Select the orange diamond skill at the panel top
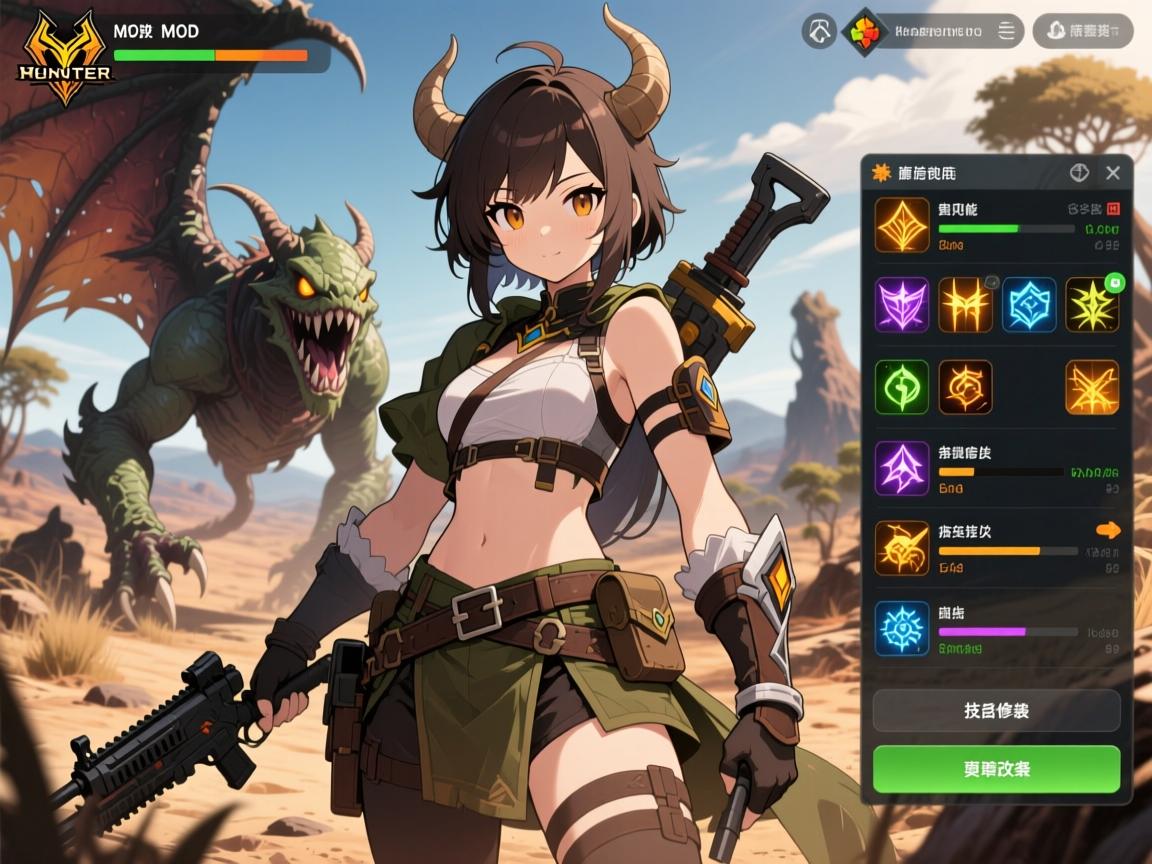 [x=902, y=224]
